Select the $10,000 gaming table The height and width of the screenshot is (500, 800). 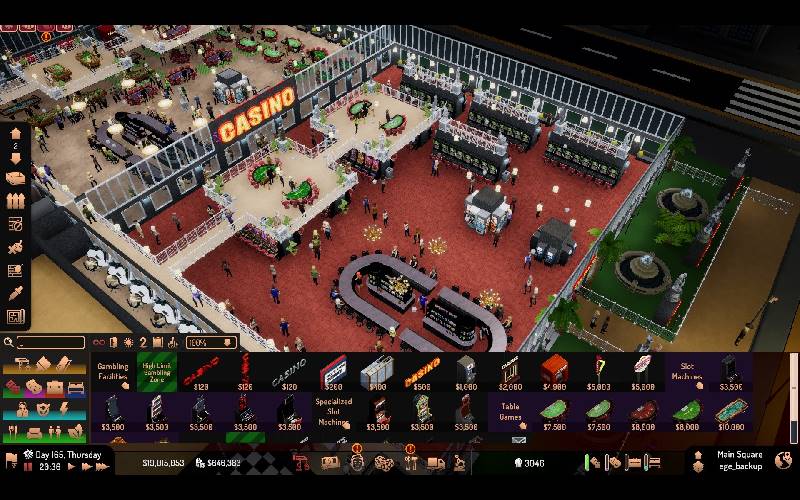(x=731, y=413)
